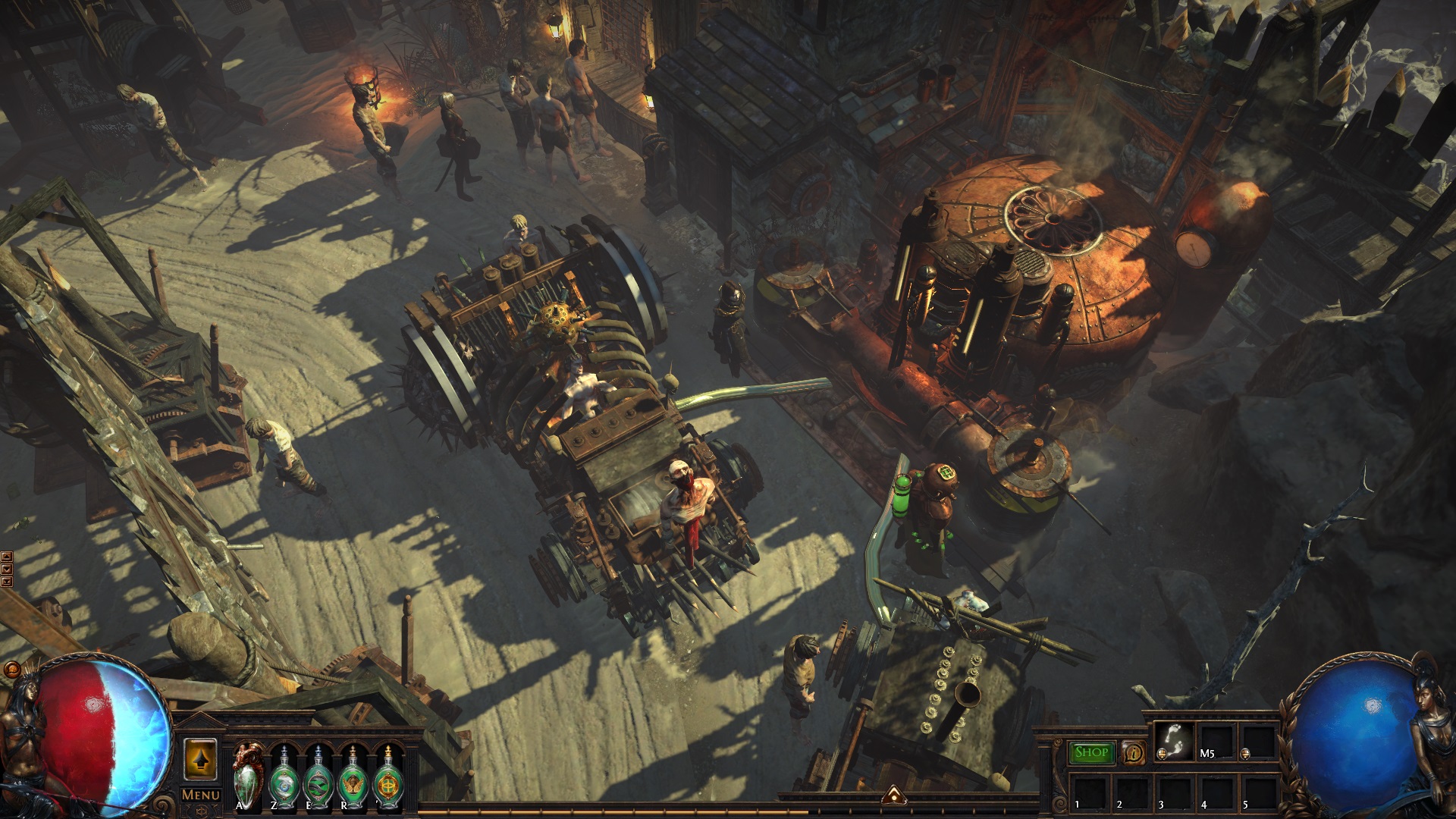Use the green flask bound to Z
The image size is (1456, 819).
(283, 777)
